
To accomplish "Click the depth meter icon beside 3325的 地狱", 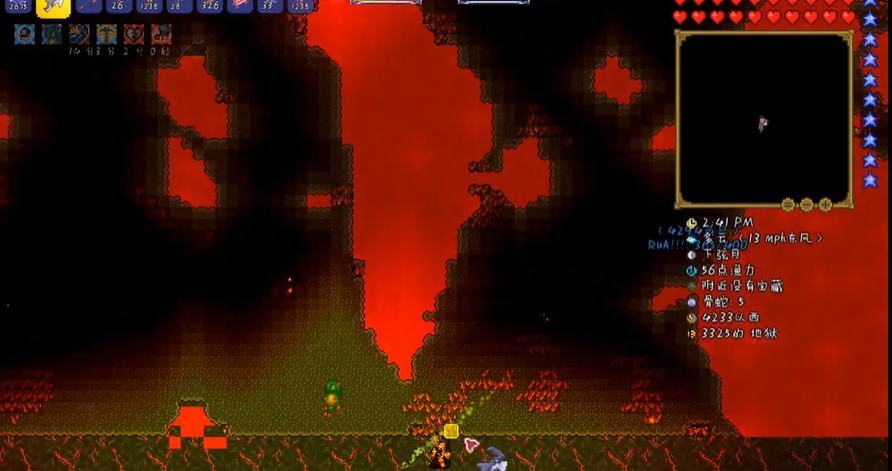I will (691, 333).
